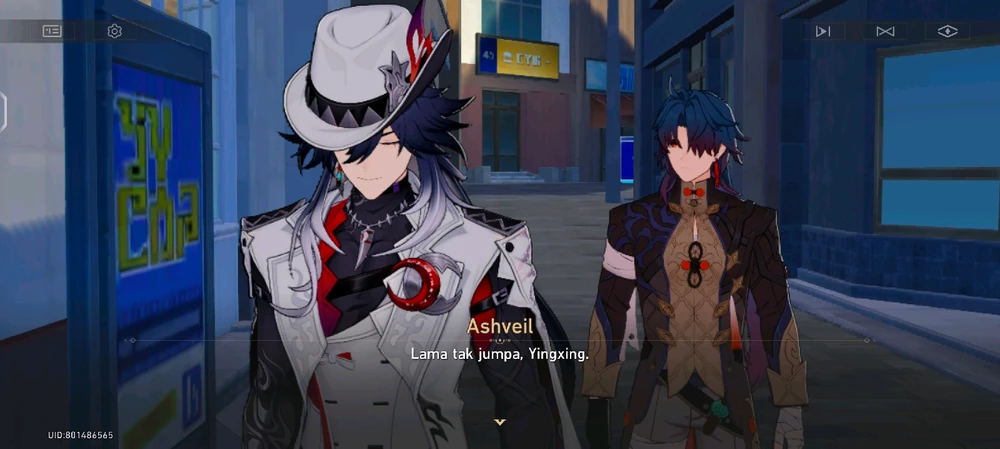
Task: Open the gear settings icon
Action: click(x=114, y=31)
